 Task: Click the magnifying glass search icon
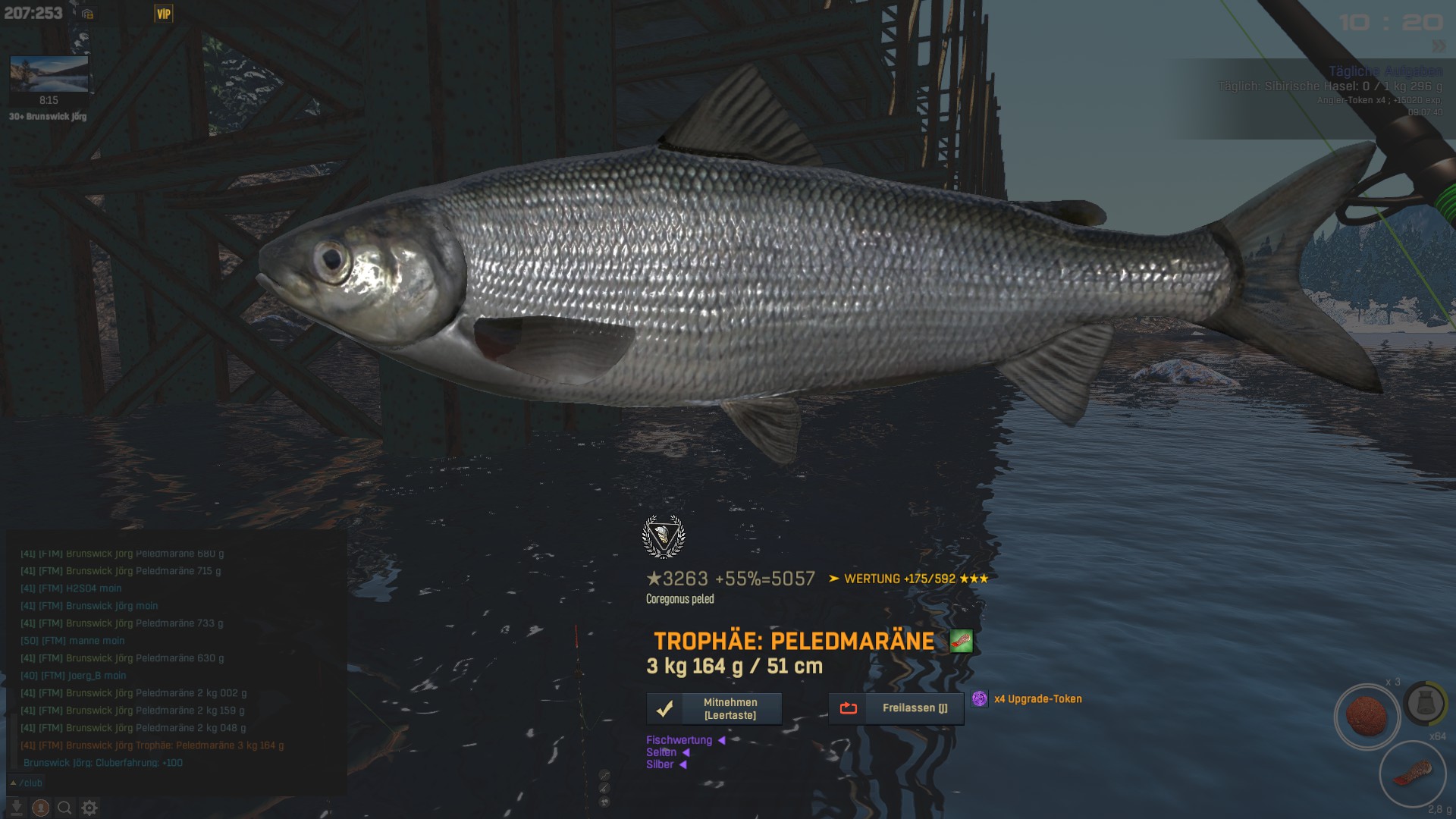pyautogui.click(x=65, y=808)
